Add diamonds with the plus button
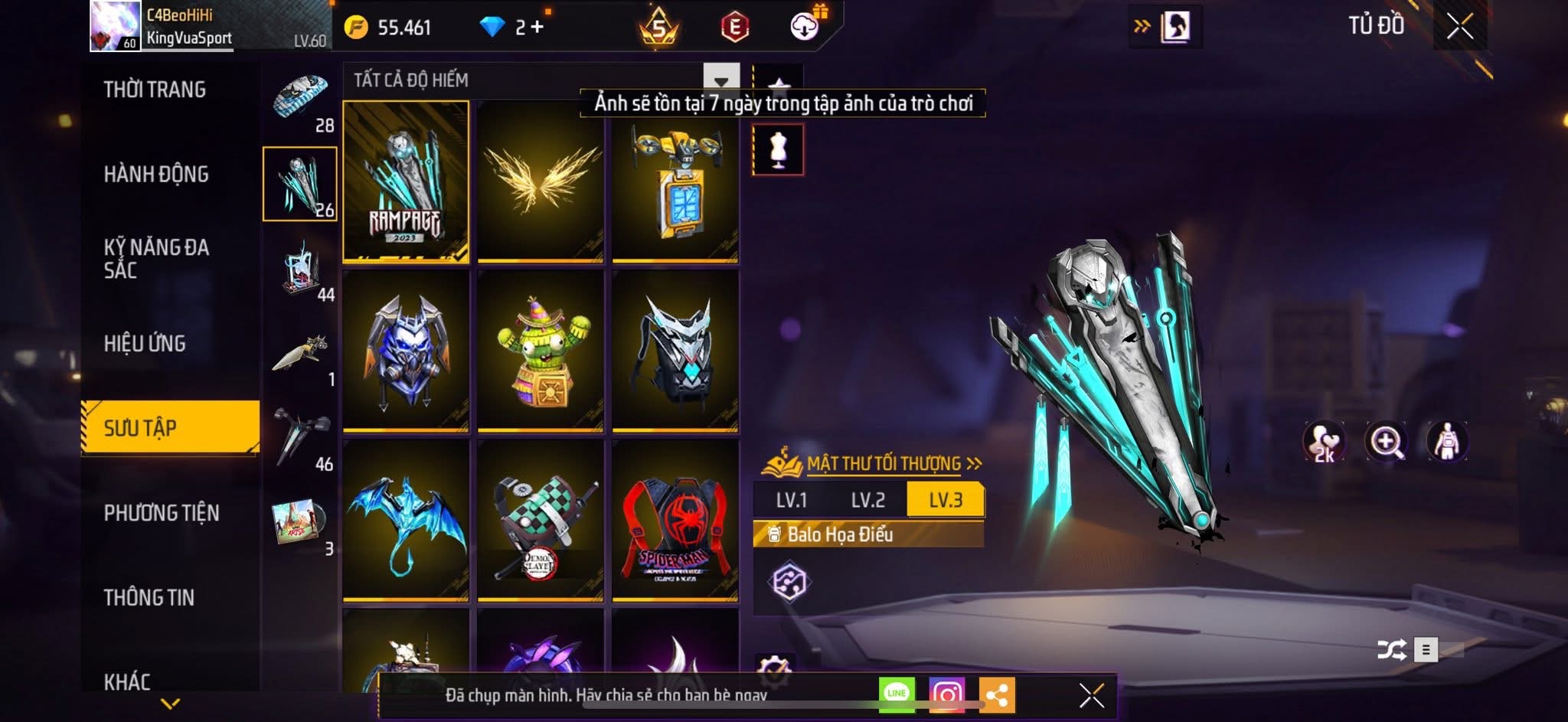Screen dimensions: 1568x722 (537, 28)
